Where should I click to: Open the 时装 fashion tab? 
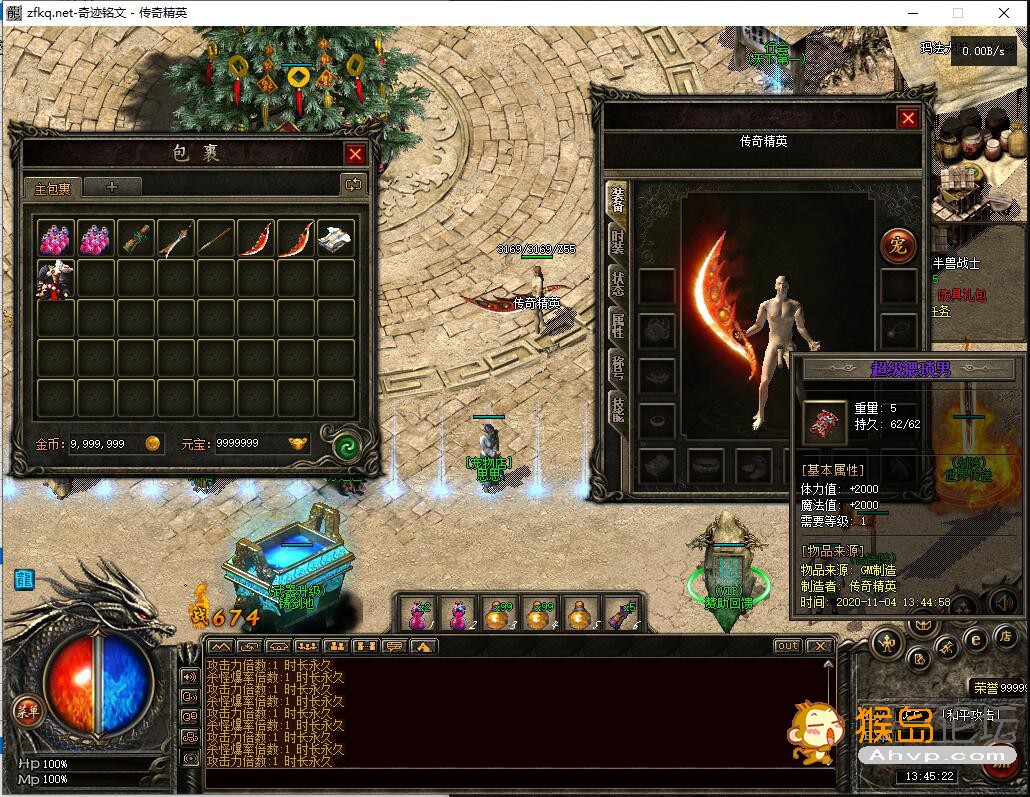pos(617,242)
